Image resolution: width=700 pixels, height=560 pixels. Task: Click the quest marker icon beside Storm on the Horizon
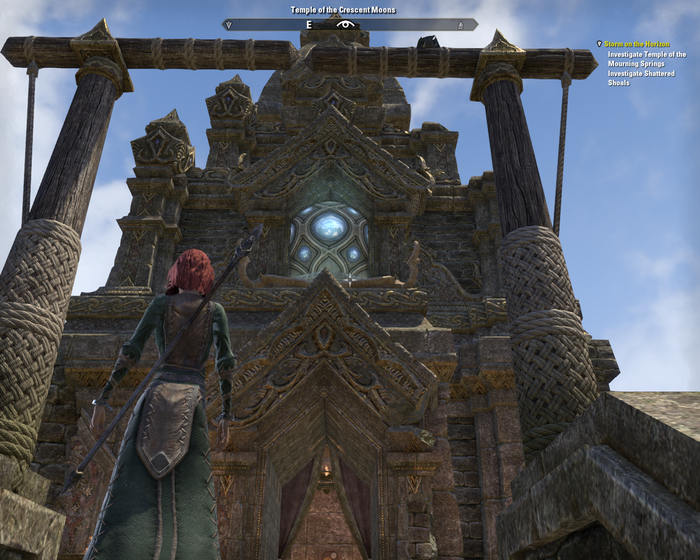pos(599,44)
